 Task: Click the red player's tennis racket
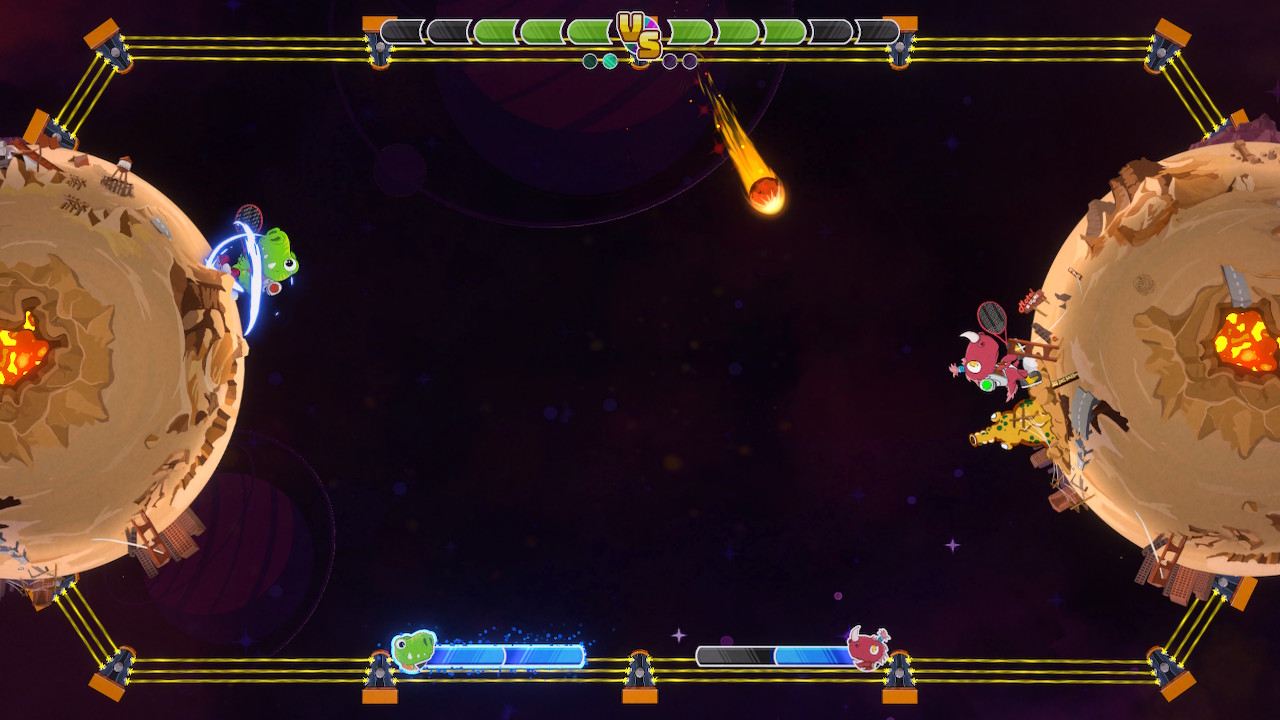coord(993,316)
